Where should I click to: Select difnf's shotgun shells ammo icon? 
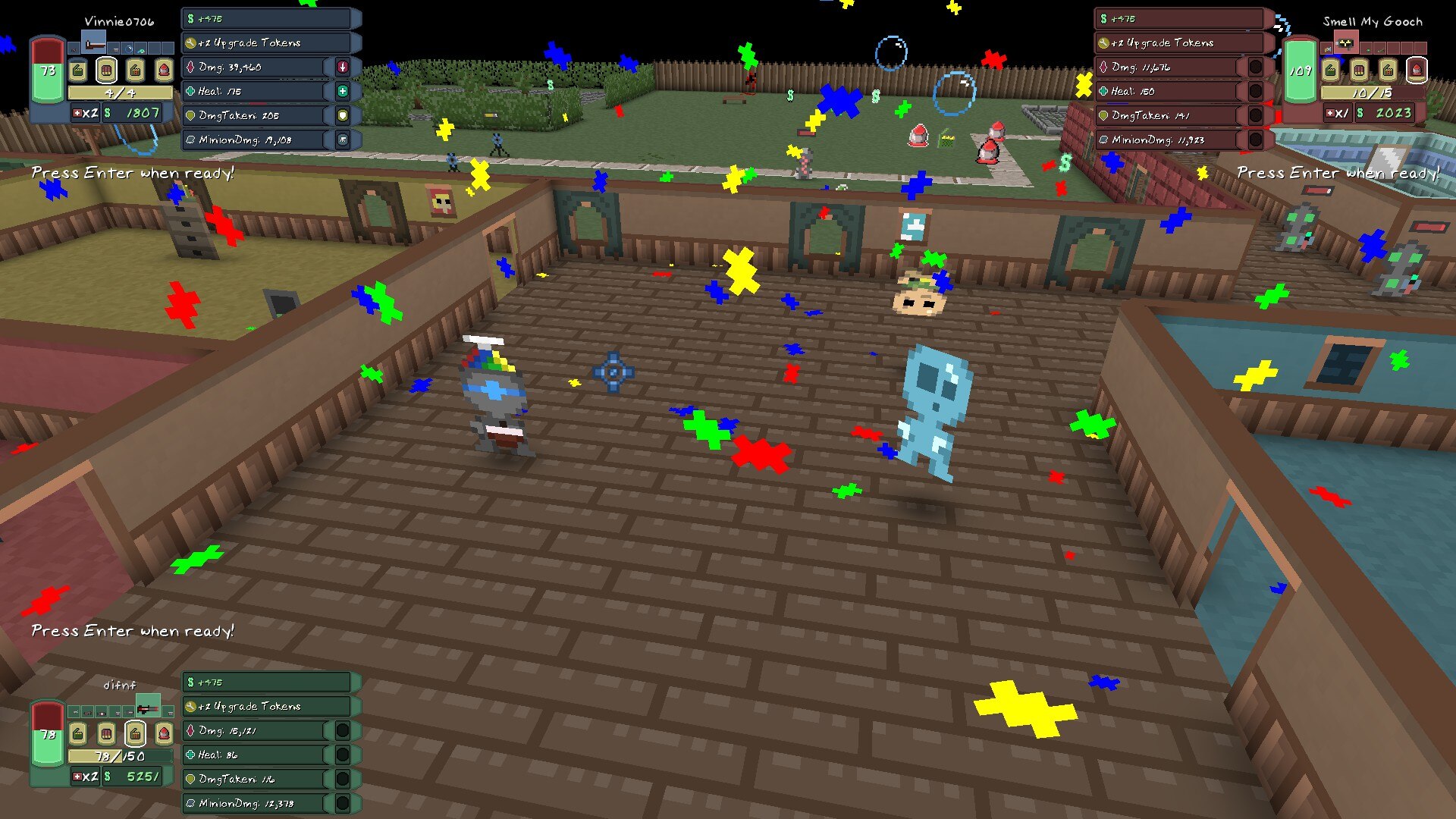pos(106,733)
